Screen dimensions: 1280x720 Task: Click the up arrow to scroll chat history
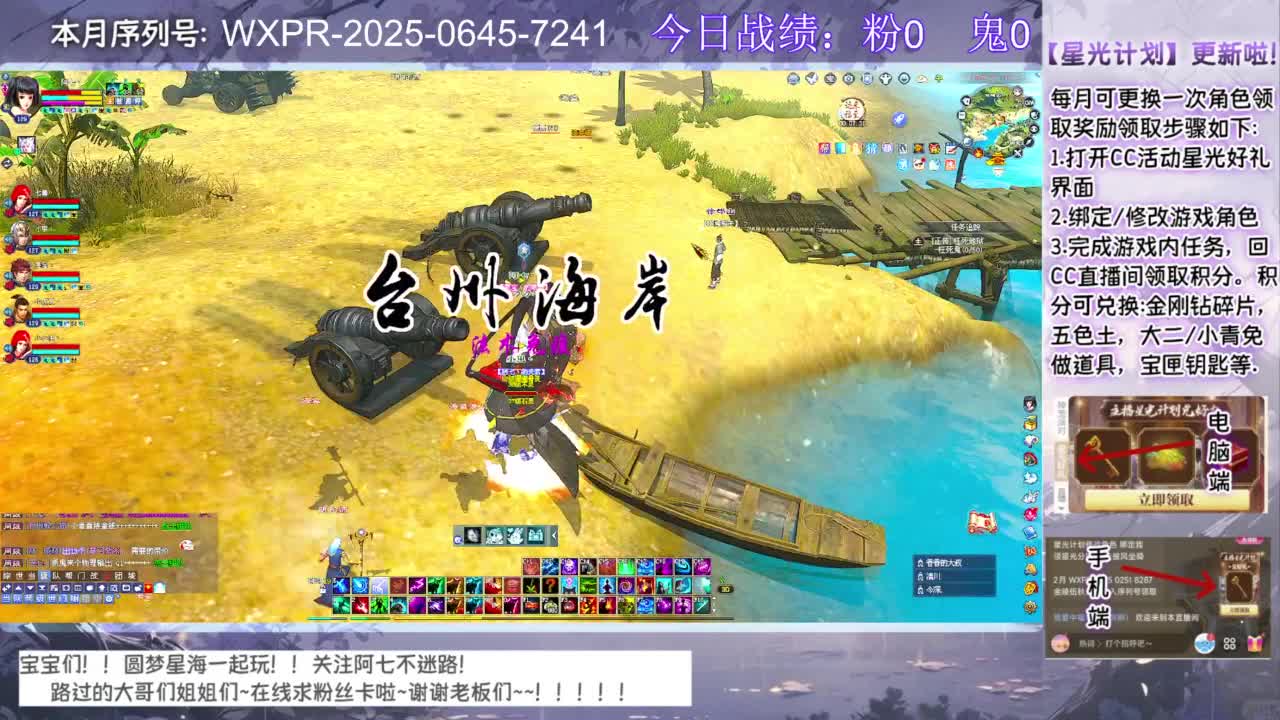pos(18,588)
